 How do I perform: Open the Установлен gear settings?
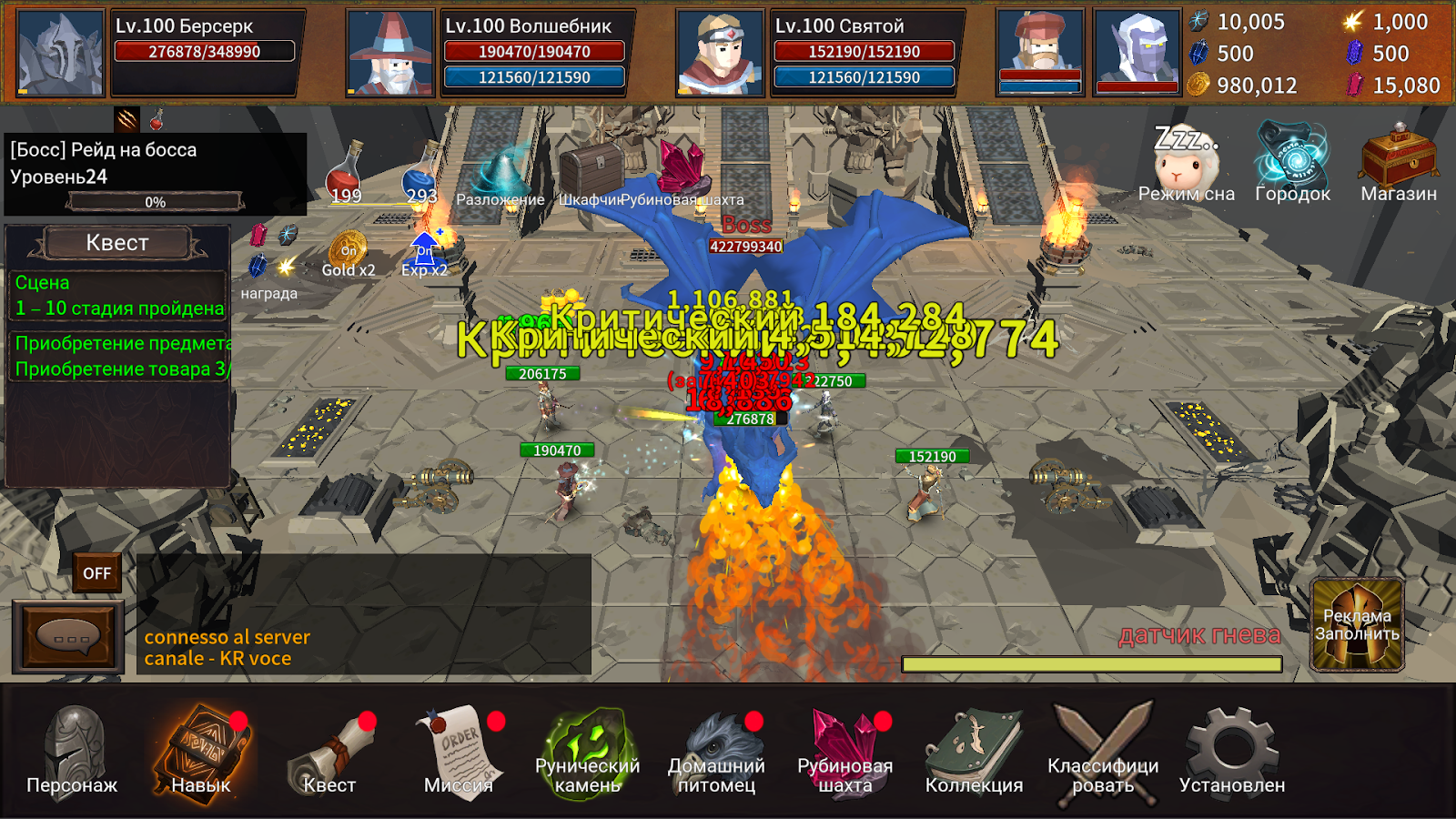[1232, 753]
